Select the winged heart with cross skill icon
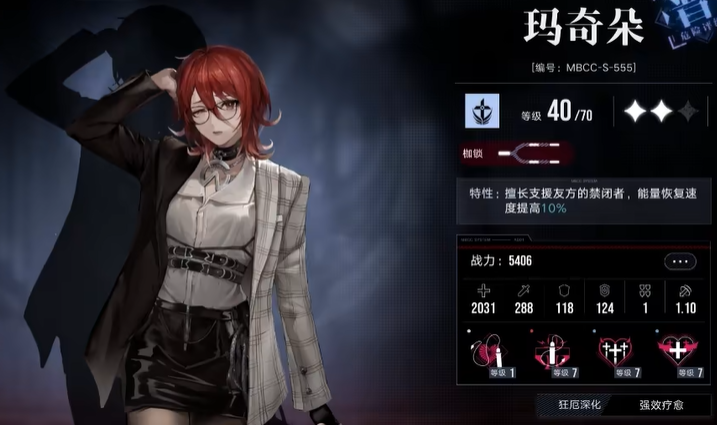717x425 pixels. (x=677, y=351)
